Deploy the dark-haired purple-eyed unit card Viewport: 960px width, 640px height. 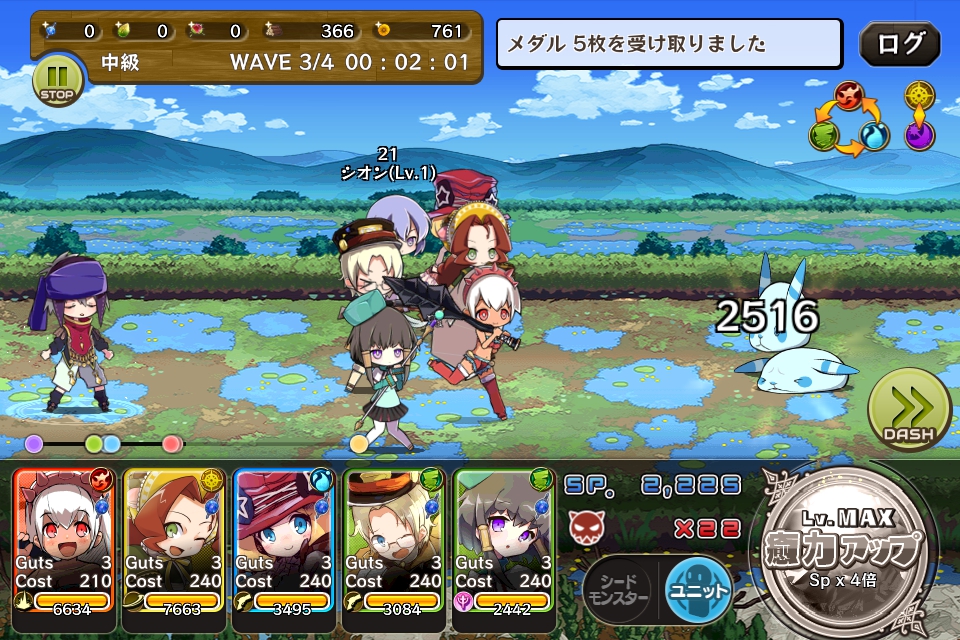coord(504,538)
